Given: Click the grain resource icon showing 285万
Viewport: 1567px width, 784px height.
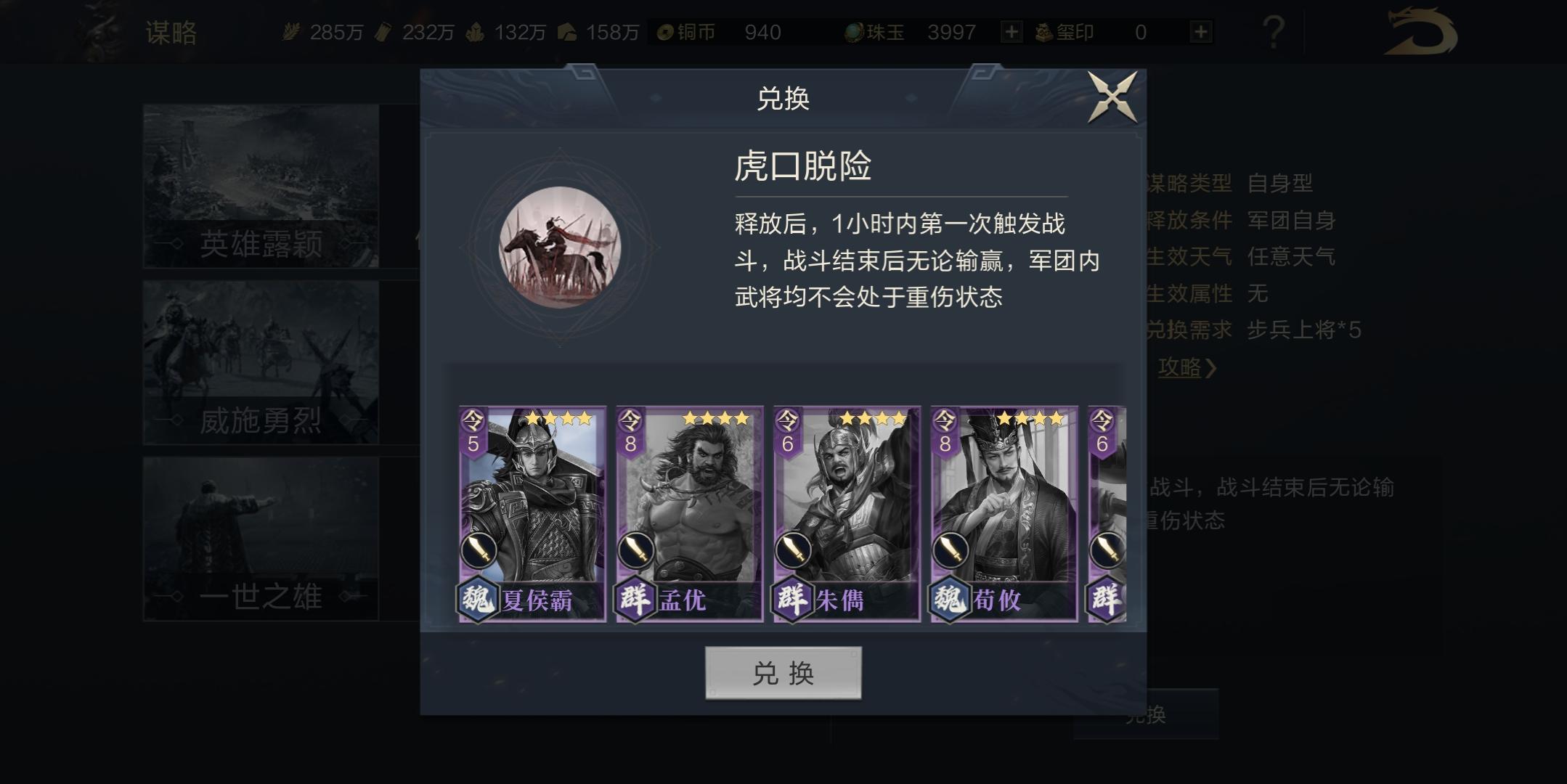Looking at the screenshot, I should click(293, 32).
